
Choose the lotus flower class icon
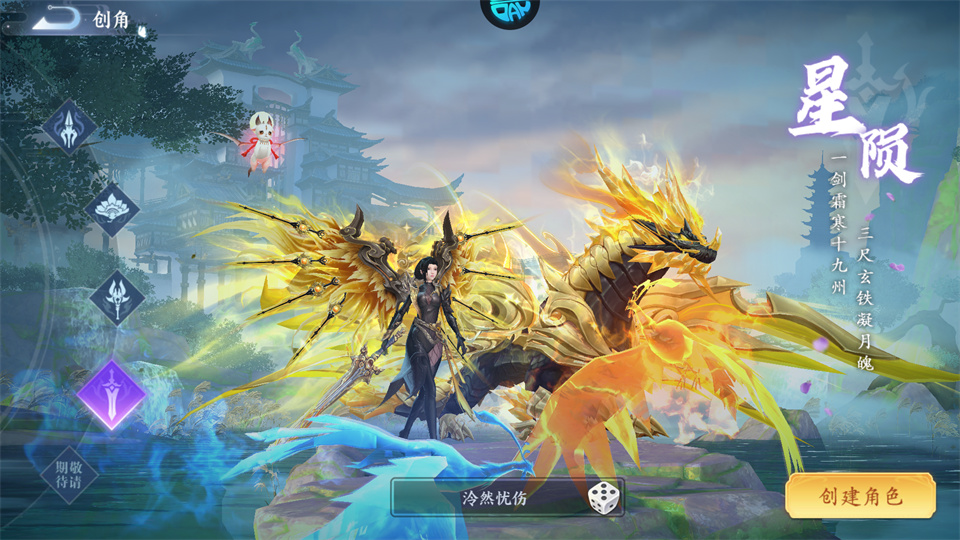coord(111,210)
